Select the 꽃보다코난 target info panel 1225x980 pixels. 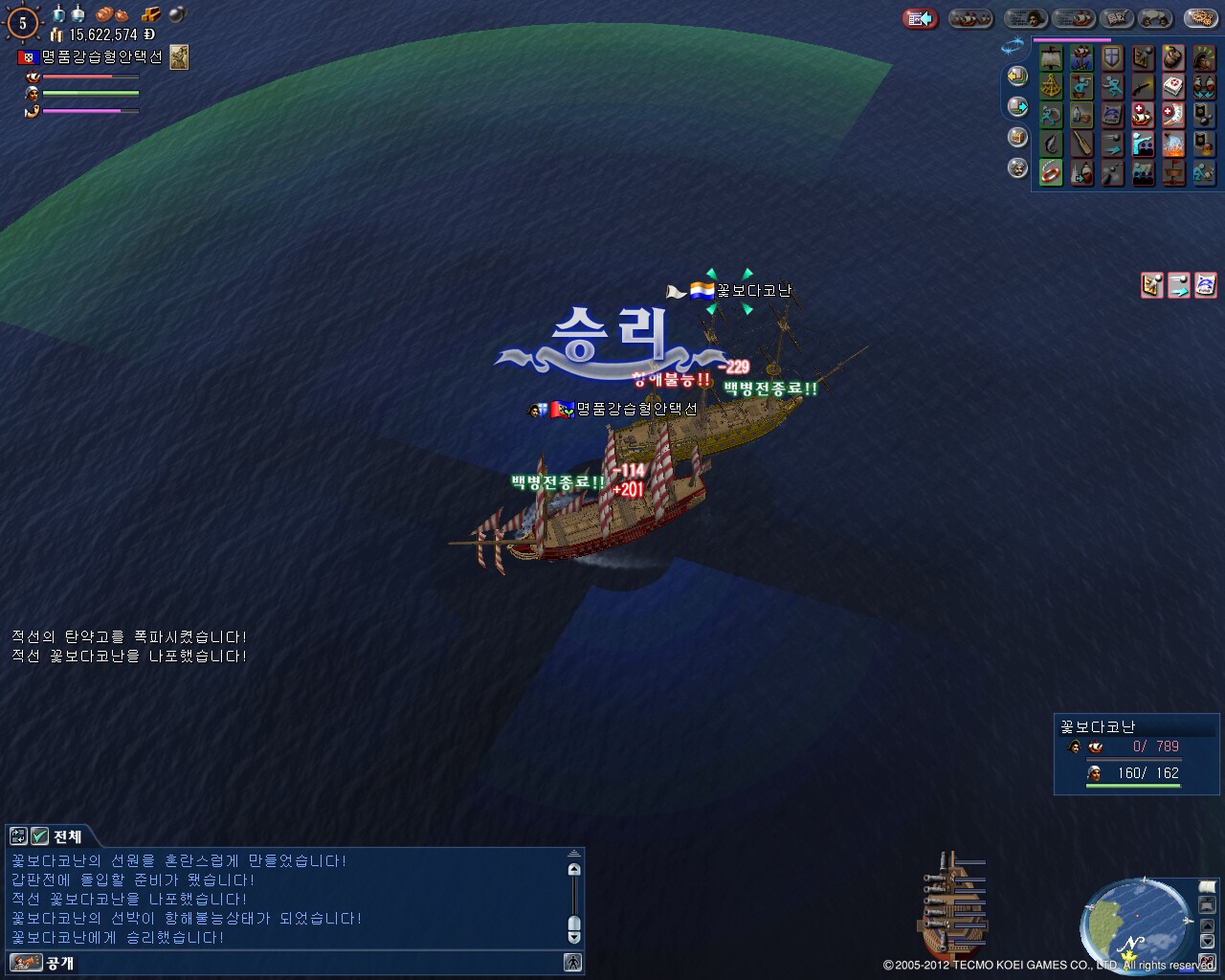1136,755
